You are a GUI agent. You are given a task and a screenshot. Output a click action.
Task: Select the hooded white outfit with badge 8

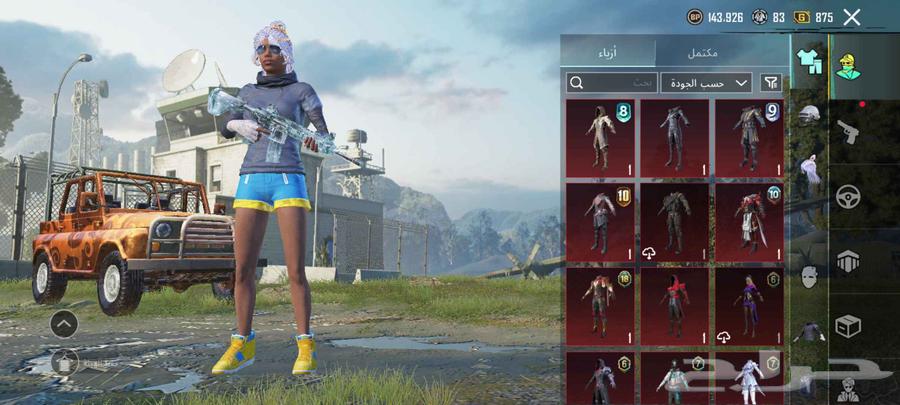[x=600, y=137]
